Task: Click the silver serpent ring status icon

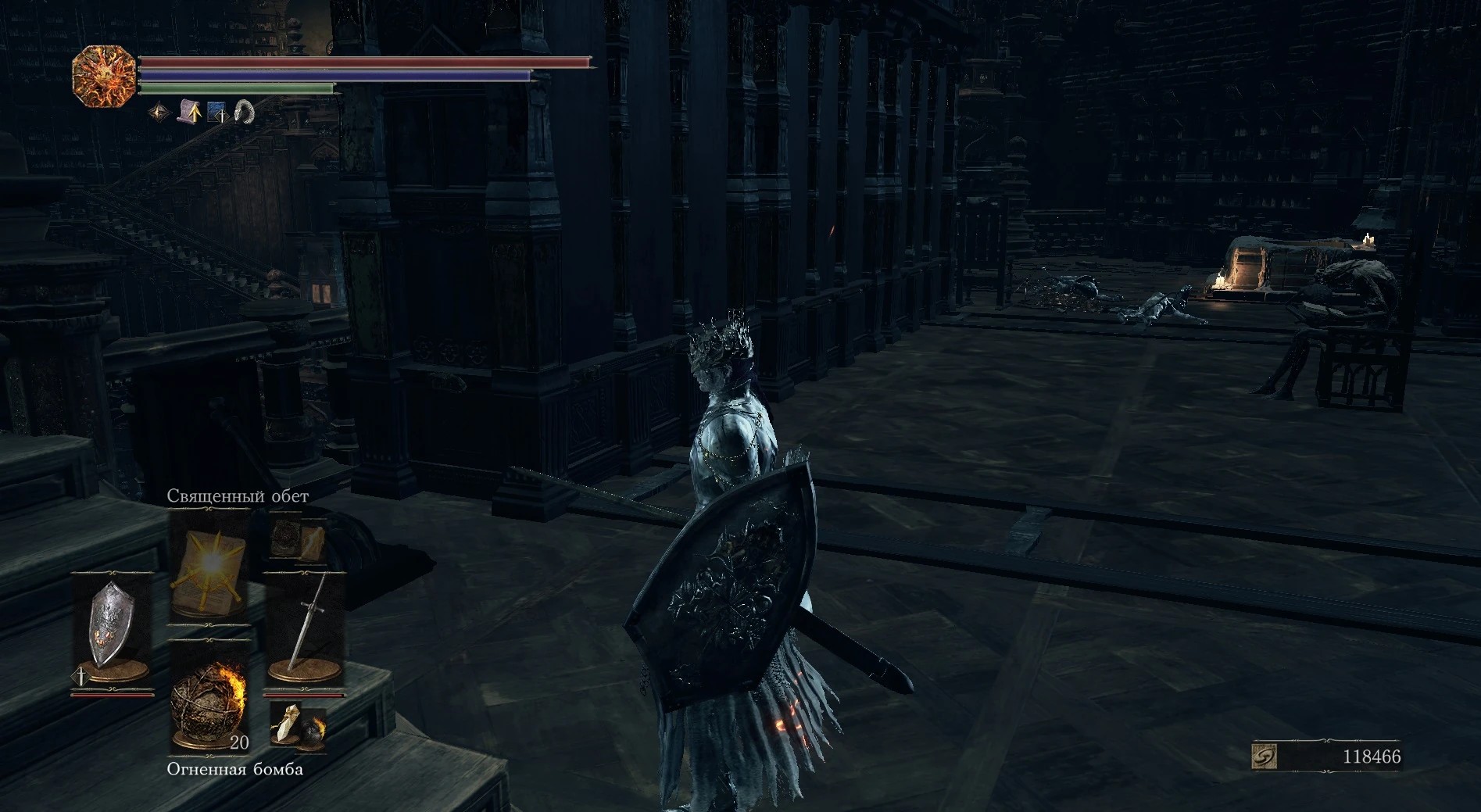Action: pyautogui.click(x=244, y=113)
